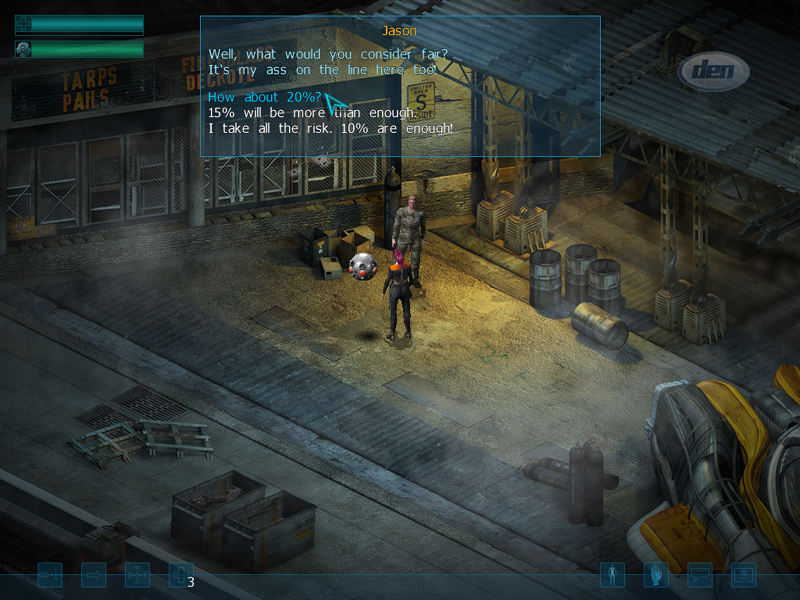
Task: Open the speech bubble dialogue icon
Action: (700, 575)
